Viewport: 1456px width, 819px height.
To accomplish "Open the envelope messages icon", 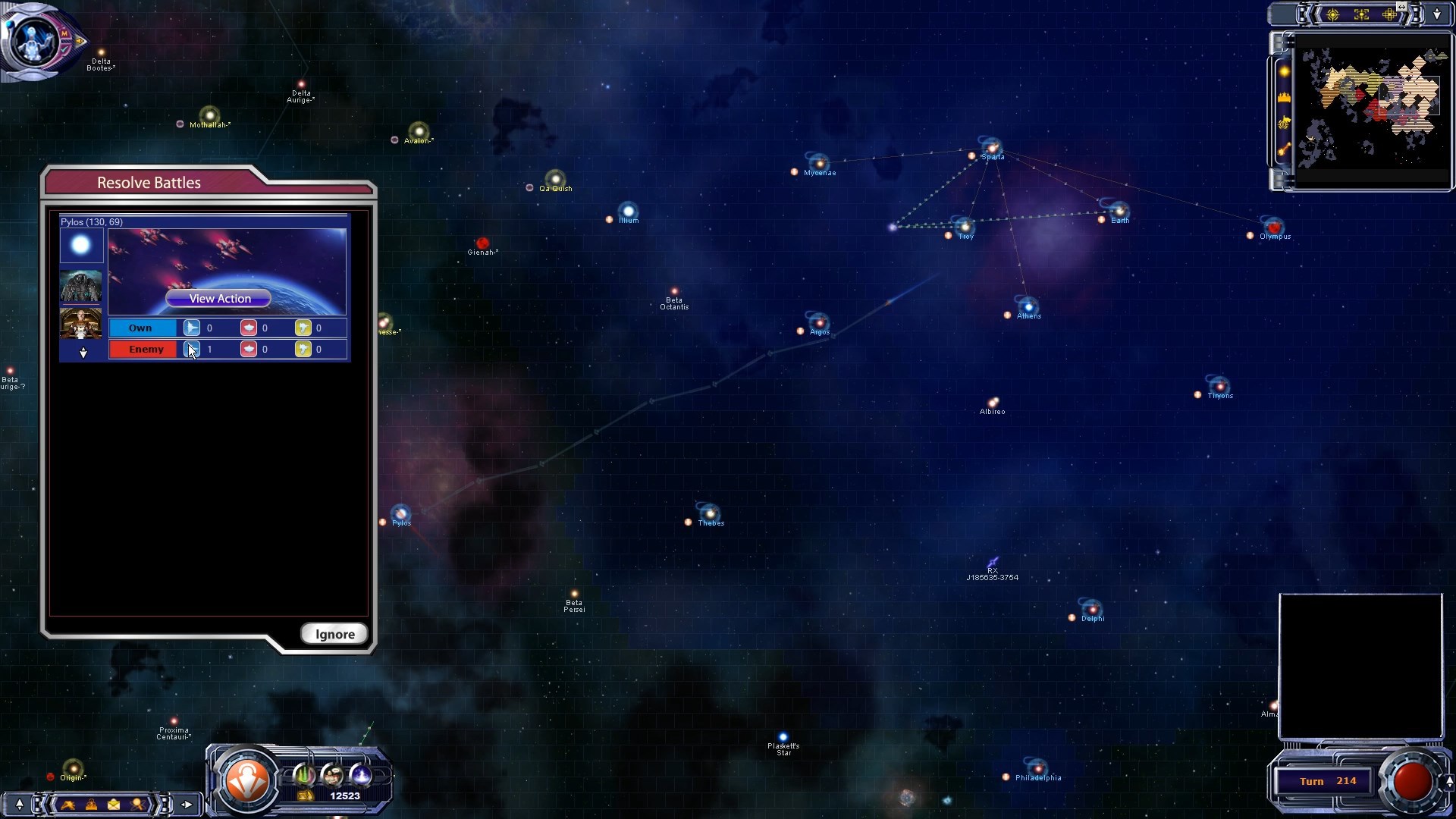I will pyautogui.click(x=114, y=805).
